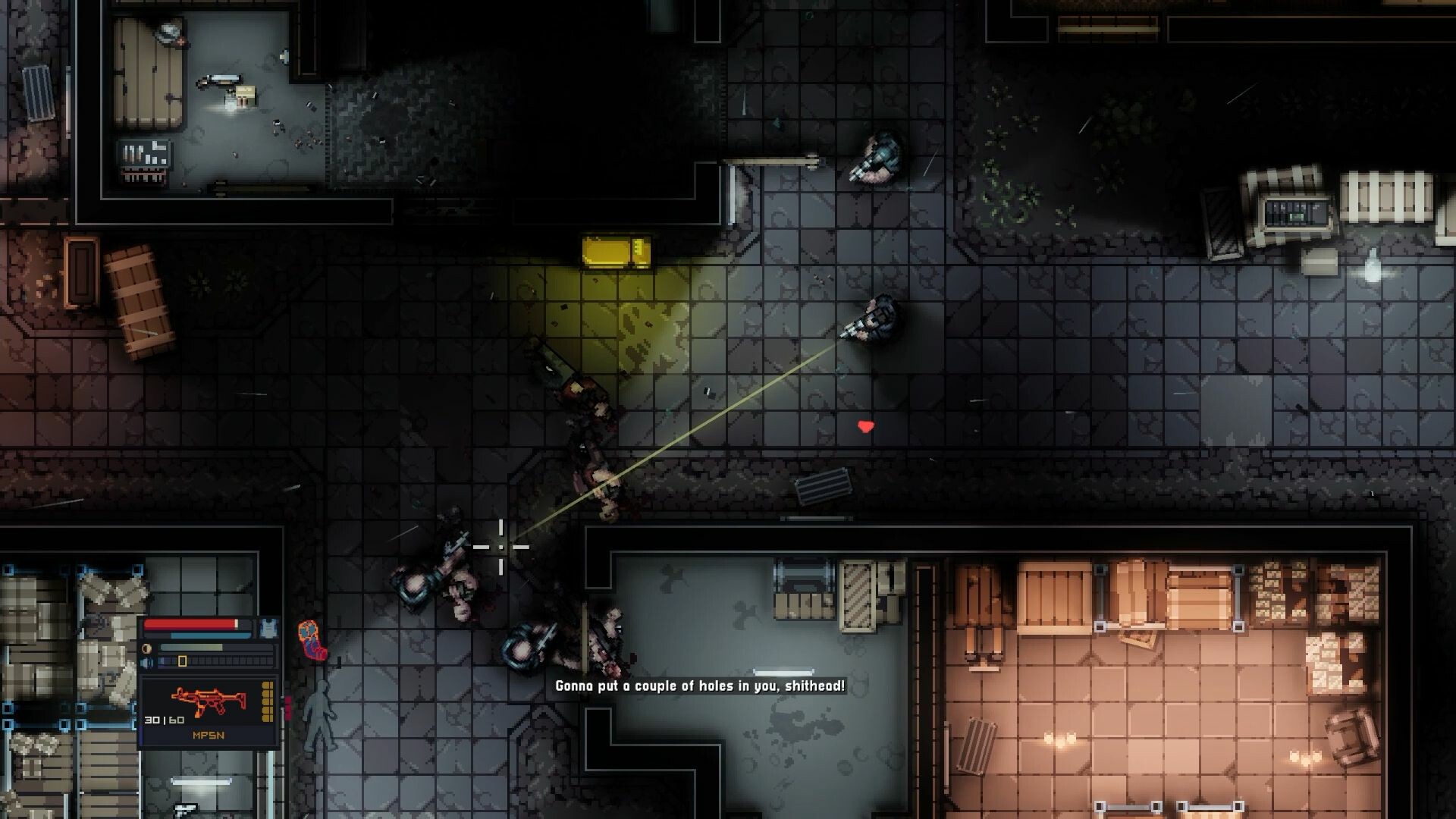The image size is (1456, 819).
Task: Click the speaker icon on the noise meter
Action: click(x=147, y=661)
